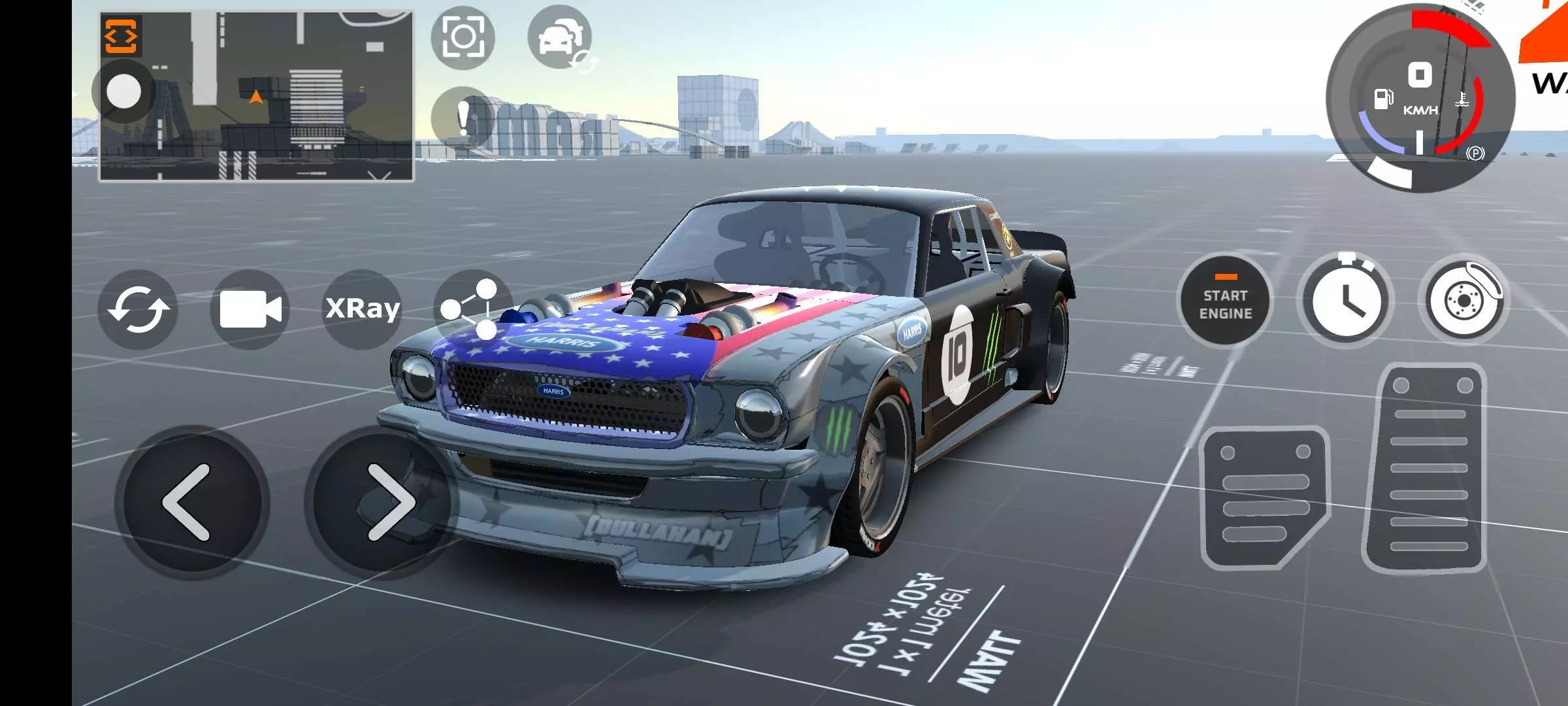Screen dimensions: 1568x706
Task: Open the vehicle swap menu
Action: click(x=560, y=37)
